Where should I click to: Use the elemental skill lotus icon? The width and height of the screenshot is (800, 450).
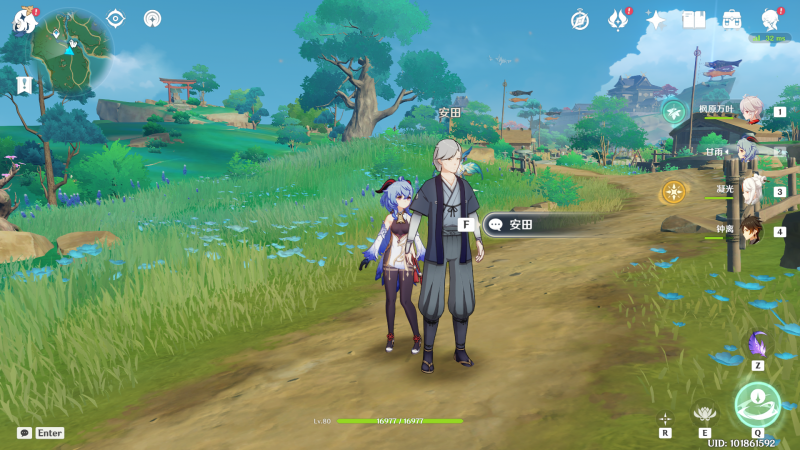(x=705, y=412)
